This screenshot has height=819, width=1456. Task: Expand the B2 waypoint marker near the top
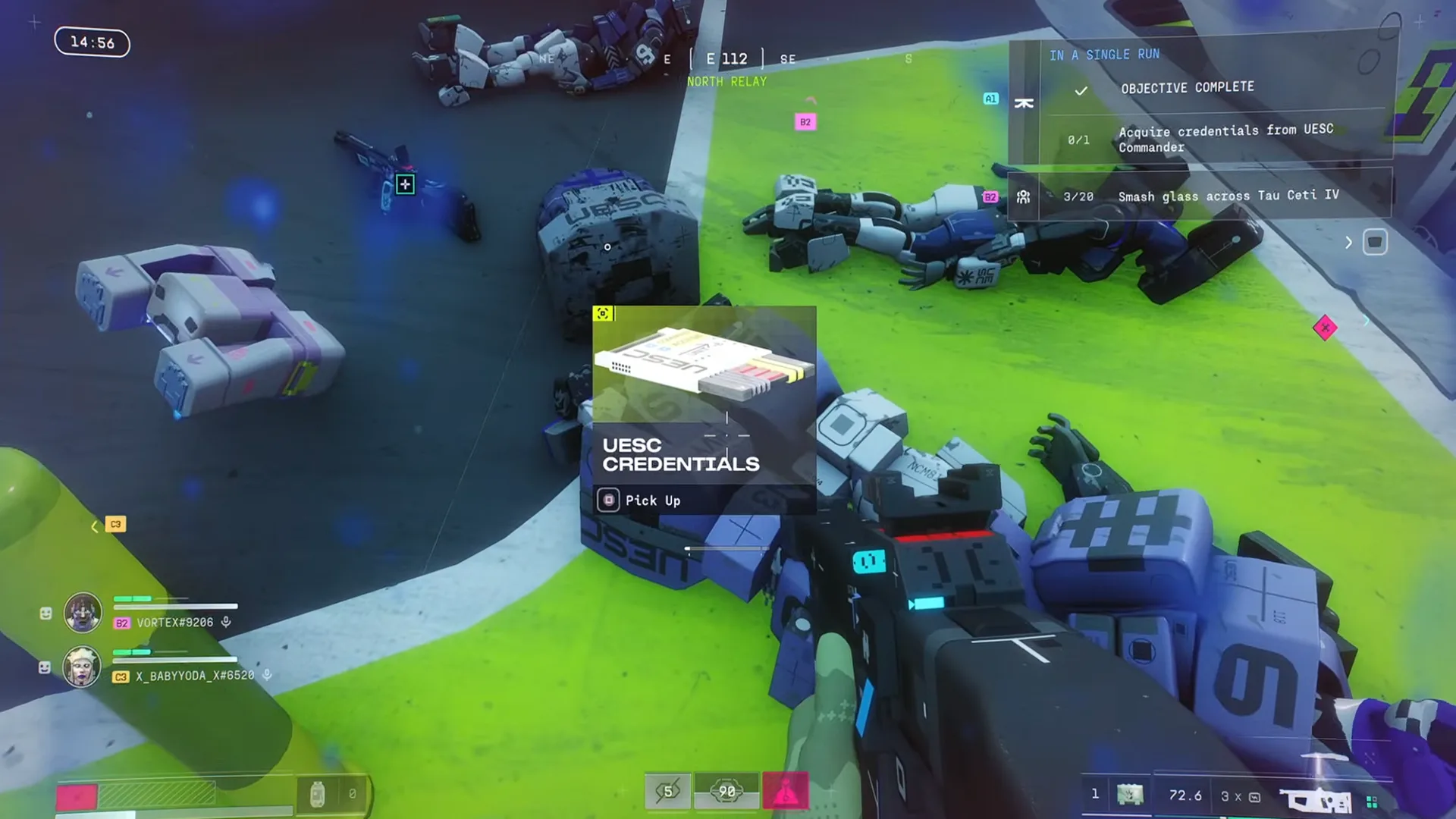coord(805,120)
